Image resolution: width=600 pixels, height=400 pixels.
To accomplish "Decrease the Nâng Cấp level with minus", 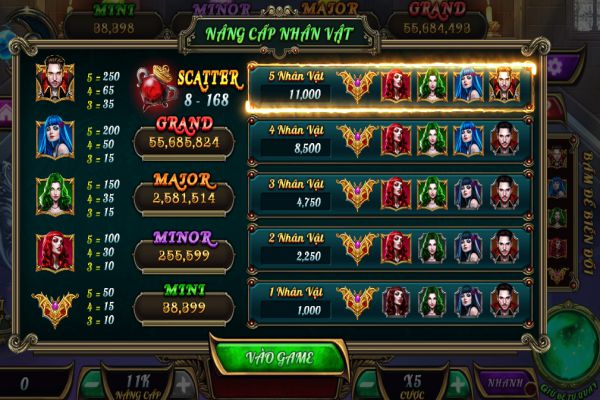I will point(91,383).
